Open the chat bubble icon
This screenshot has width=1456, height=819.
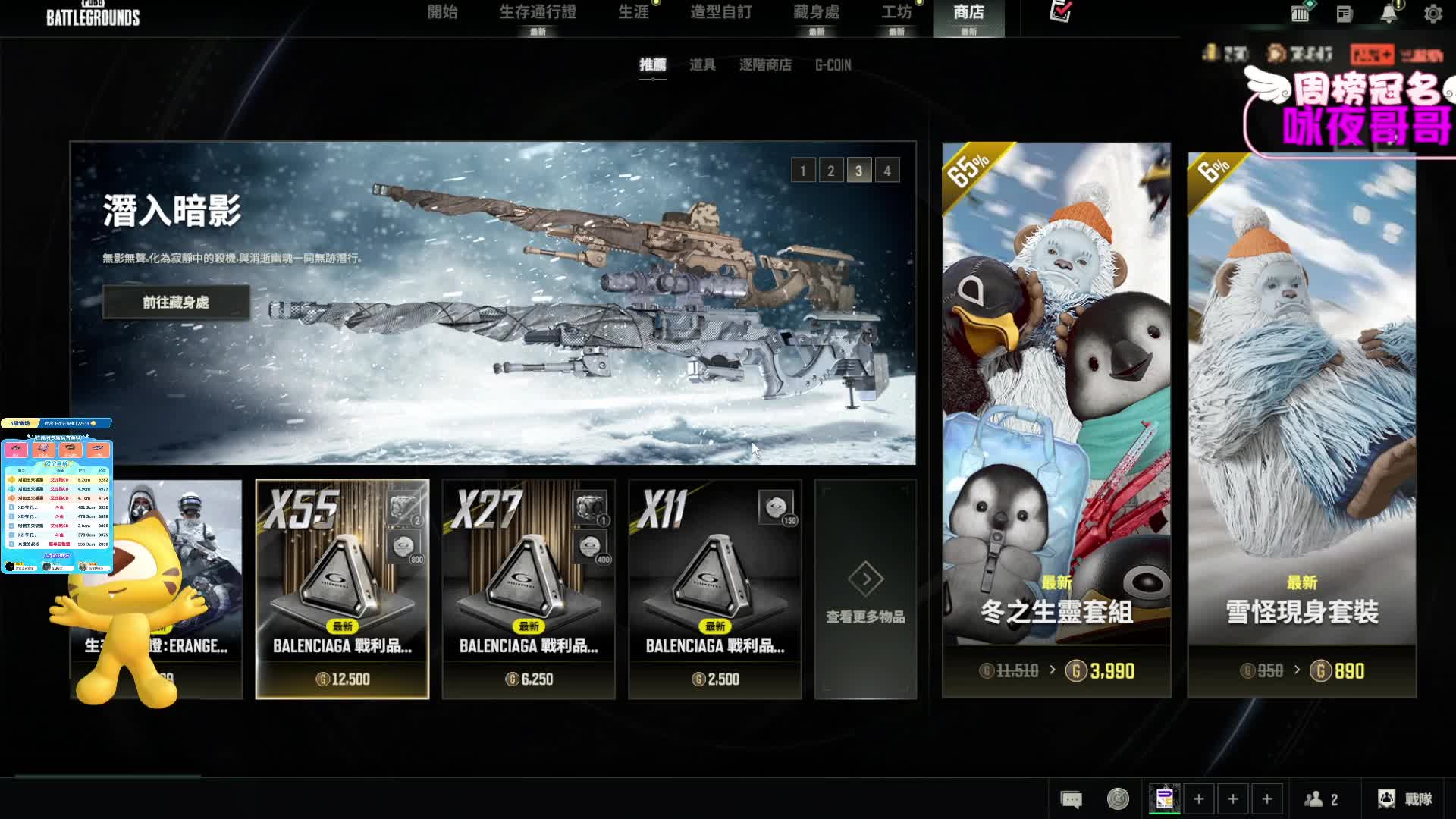pyautogui.click(x=1071, y=799)
